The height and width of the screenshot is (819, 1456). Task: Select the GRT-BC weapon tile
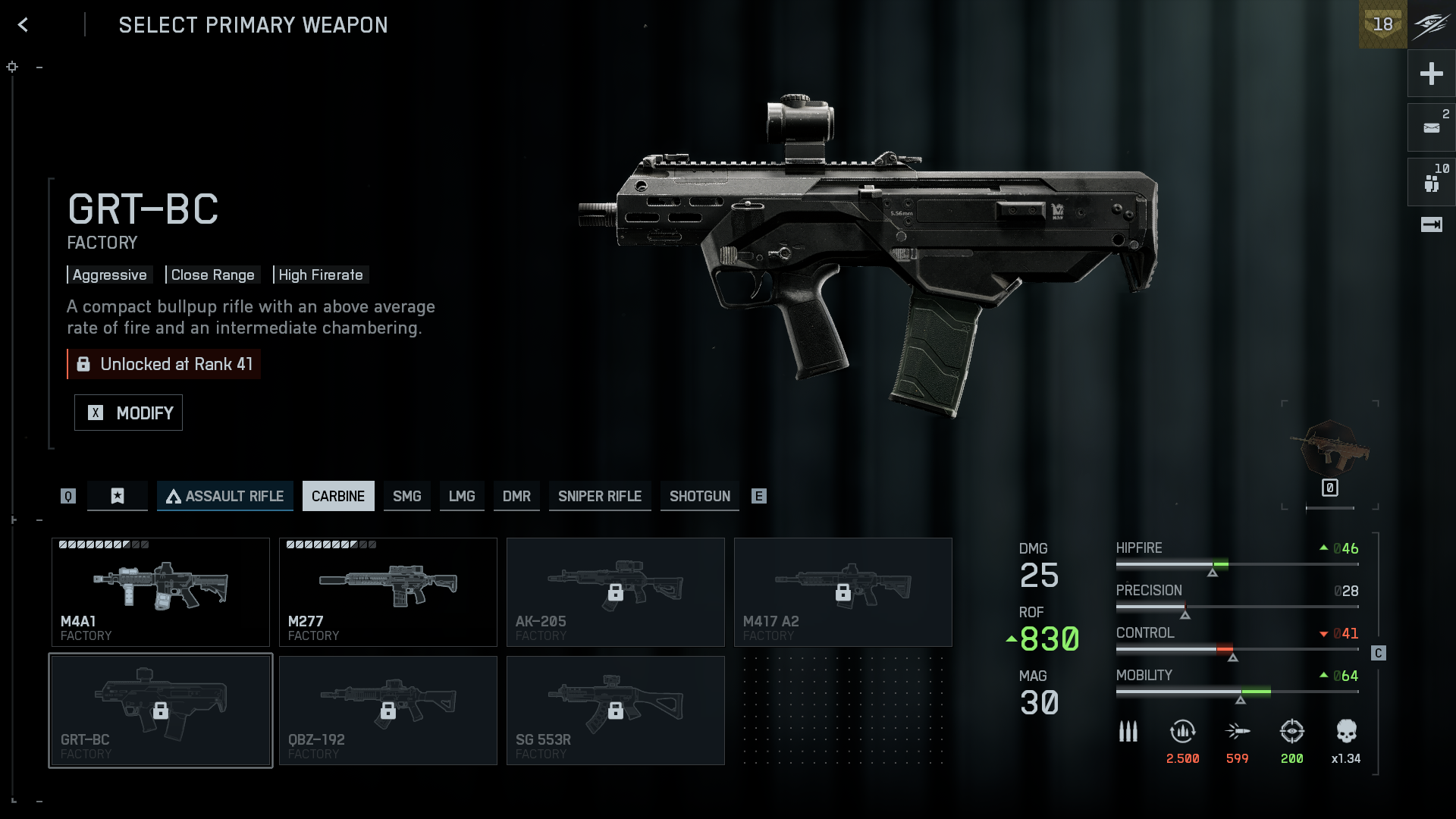coord(161,711)
